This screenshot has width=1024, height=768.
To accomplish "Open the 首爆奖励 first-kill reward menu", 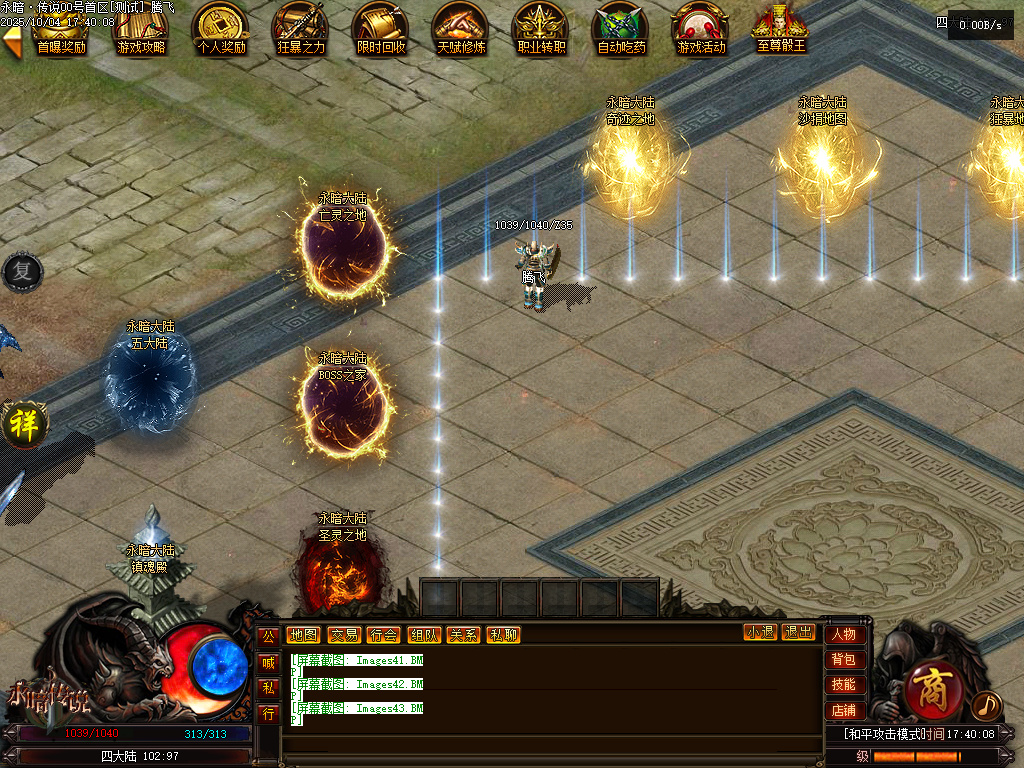I will pos(61,28).
